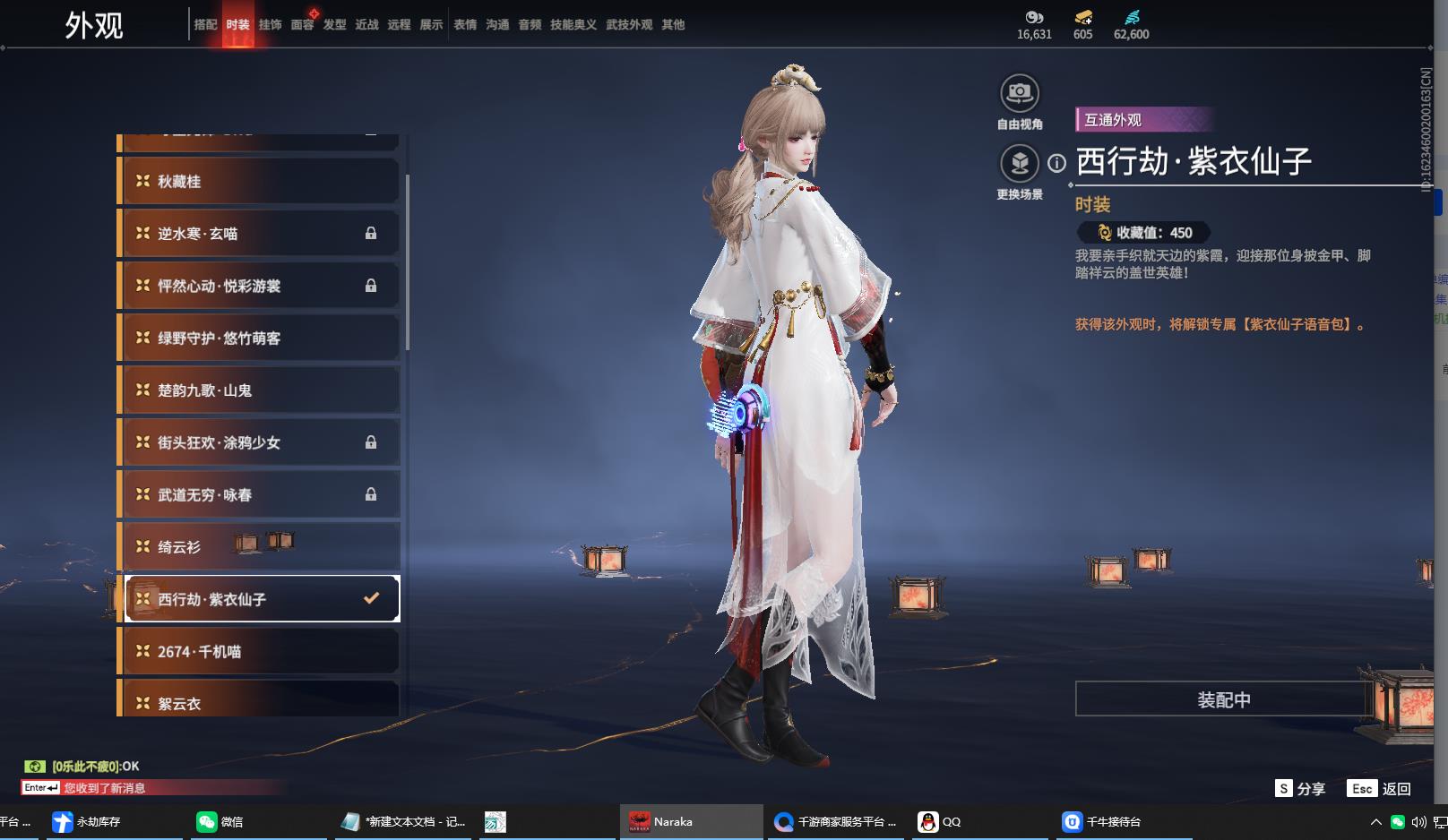Click the 更换场景 scene change icon
Screen dimensions: 1448x840
tap(1020, 163)
